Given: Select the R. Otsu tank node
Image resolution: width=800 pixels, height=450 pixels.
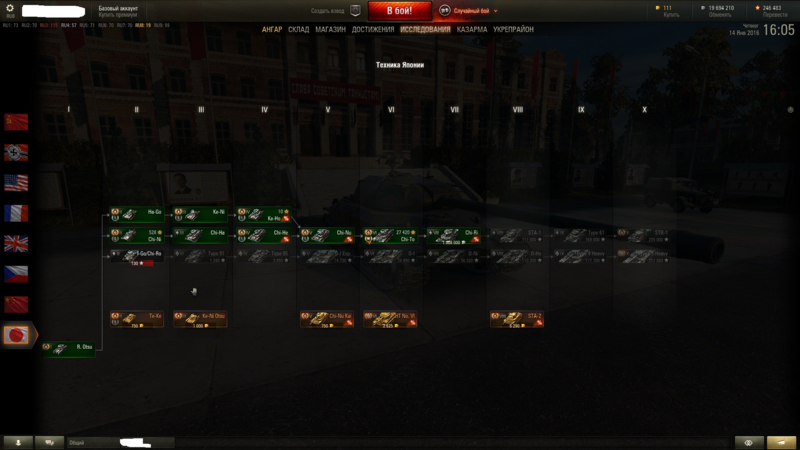Looking at the screenshot, I should click(x=70, y=347).
